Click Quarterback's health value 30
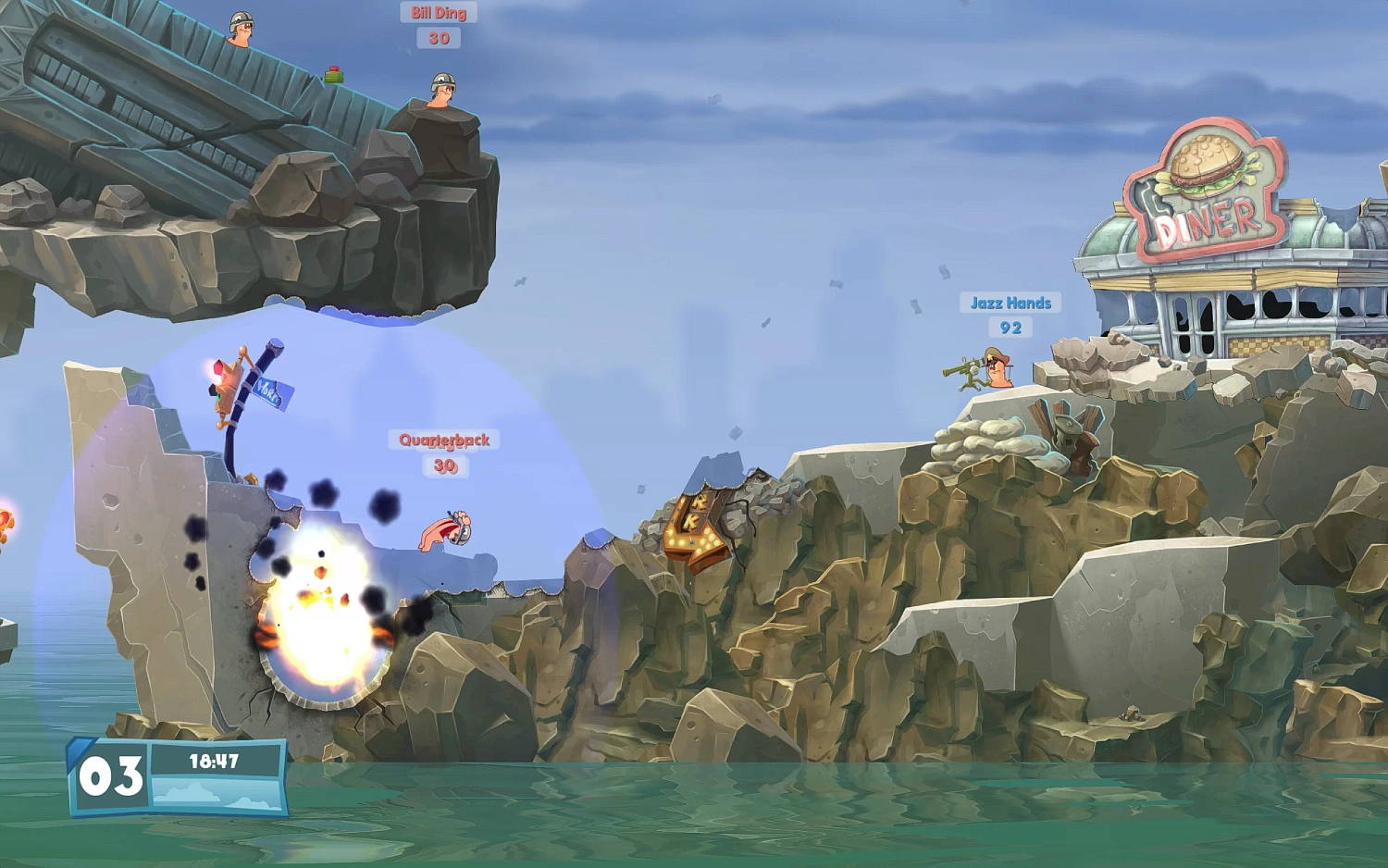 coord(445,466)
